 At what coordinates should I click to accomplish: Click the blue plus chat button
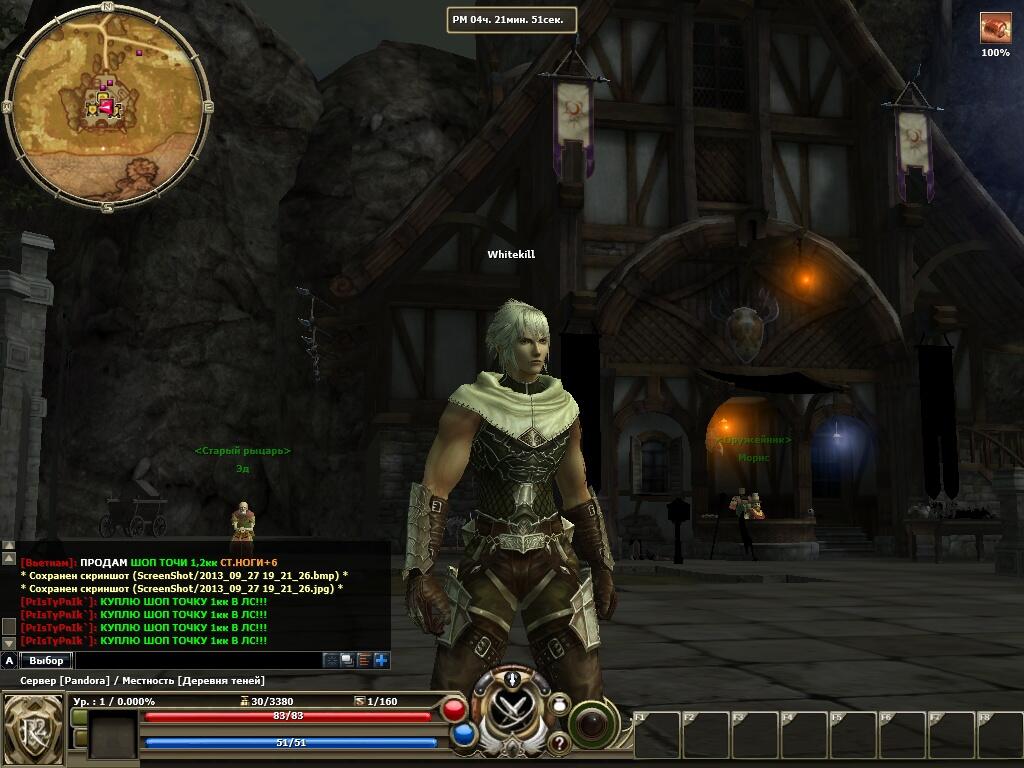(x=381, y=660)
